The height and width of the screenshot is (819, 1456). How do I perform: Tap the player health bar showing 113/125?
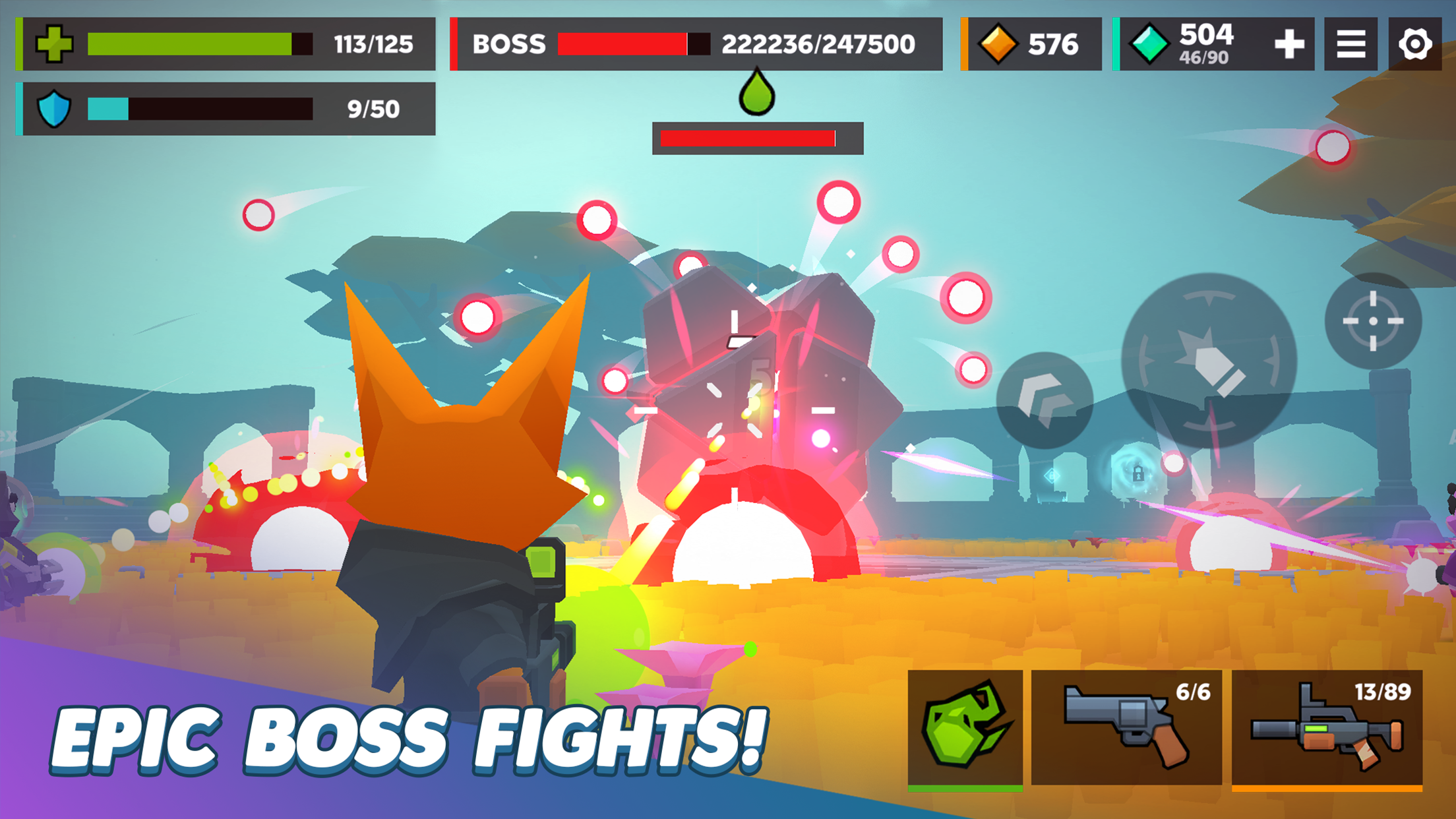(191, 44)
